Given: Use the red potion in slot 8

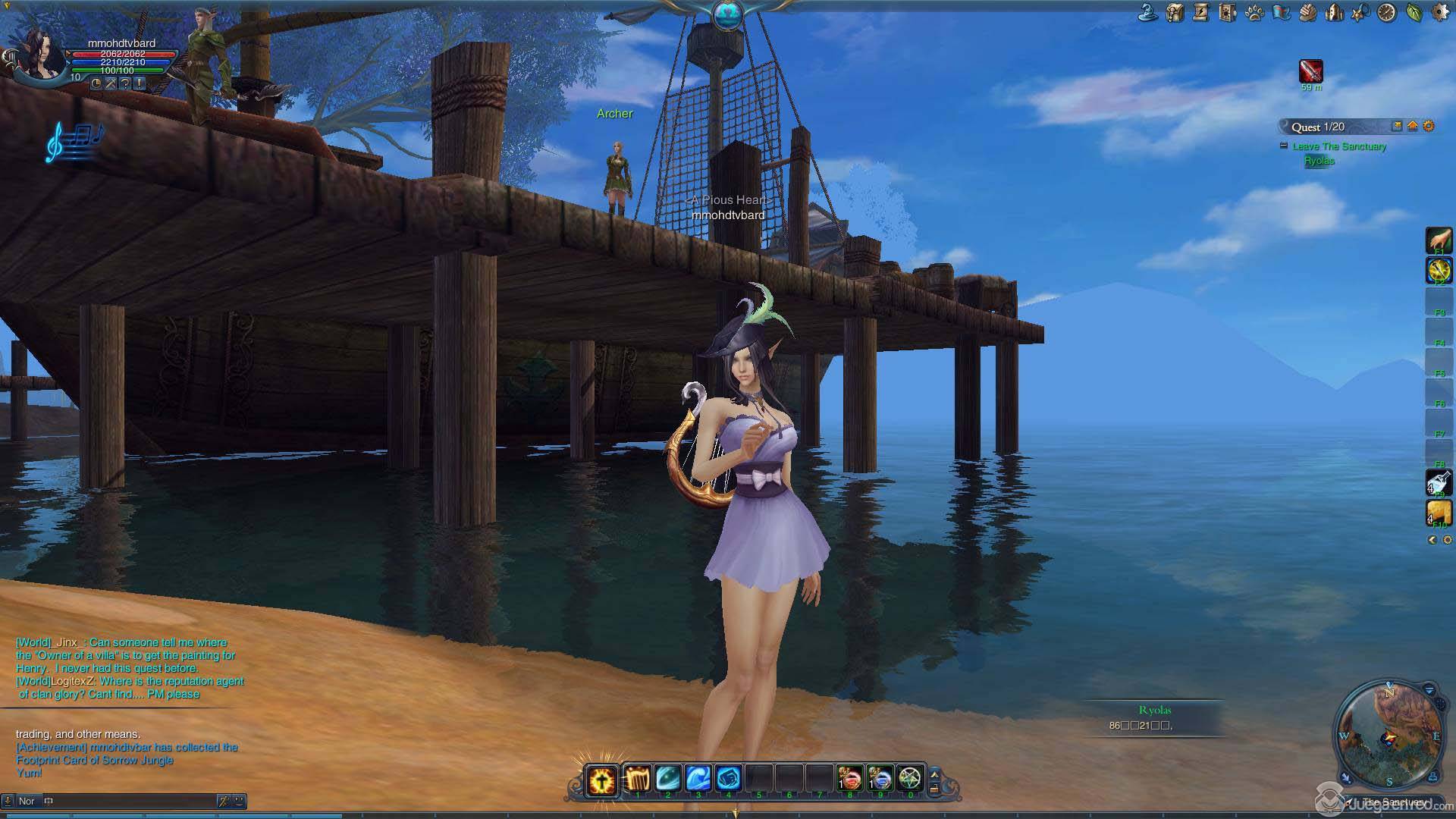Looking at the screenshot, I should pyautogui.click(x=849, y=778).
